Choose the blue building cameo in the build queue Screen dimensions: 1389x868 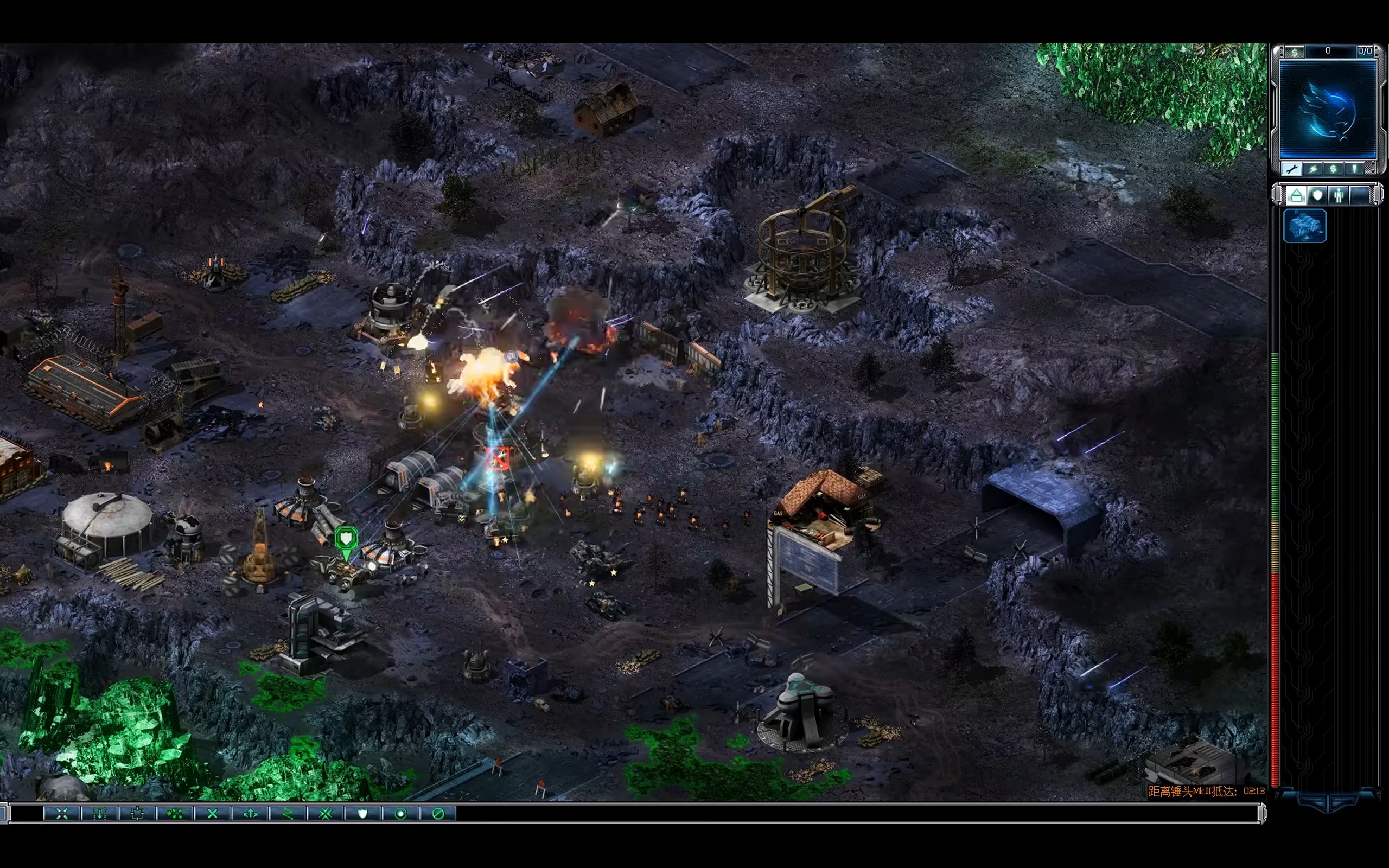(1304, 226)
